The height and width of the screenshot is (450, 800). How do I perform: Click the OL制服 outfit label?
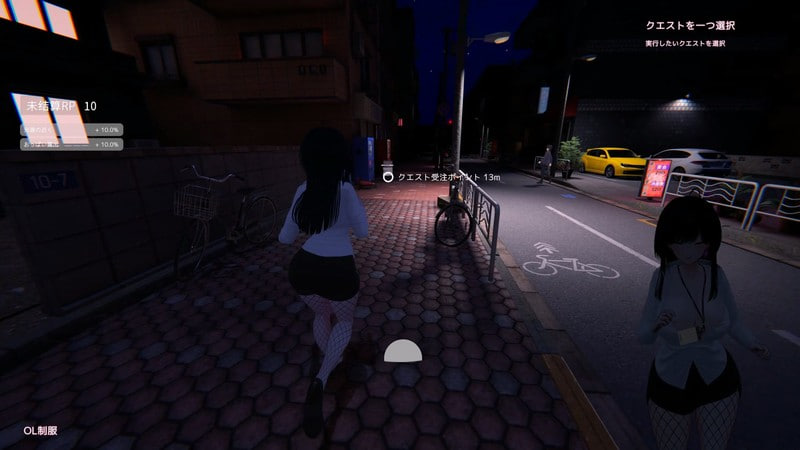click(41, 431)
